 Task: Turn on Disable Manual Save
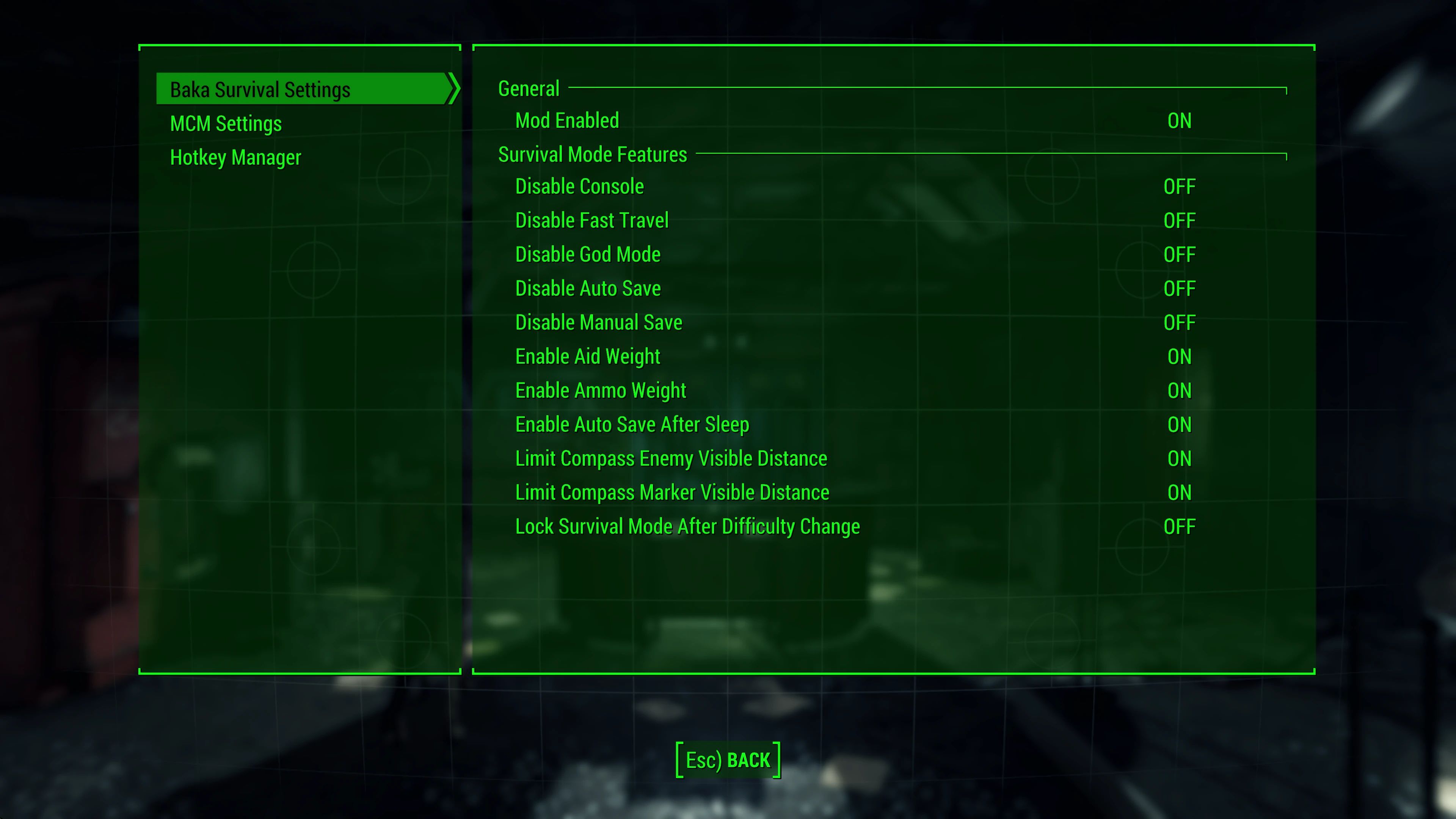pos(1179,322)
